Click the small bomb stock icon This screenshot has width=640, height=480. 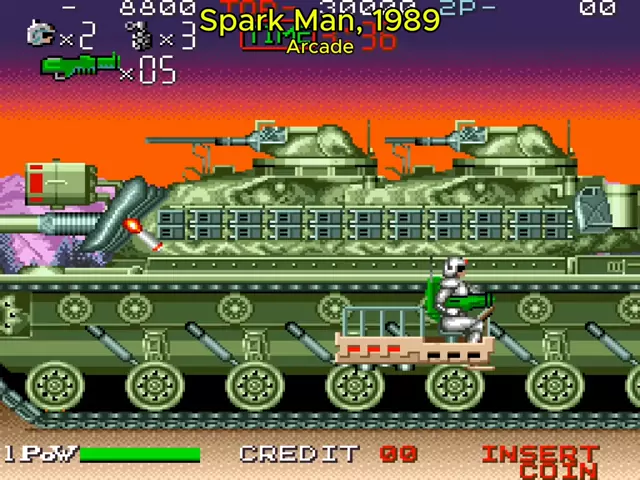point(141,36)
